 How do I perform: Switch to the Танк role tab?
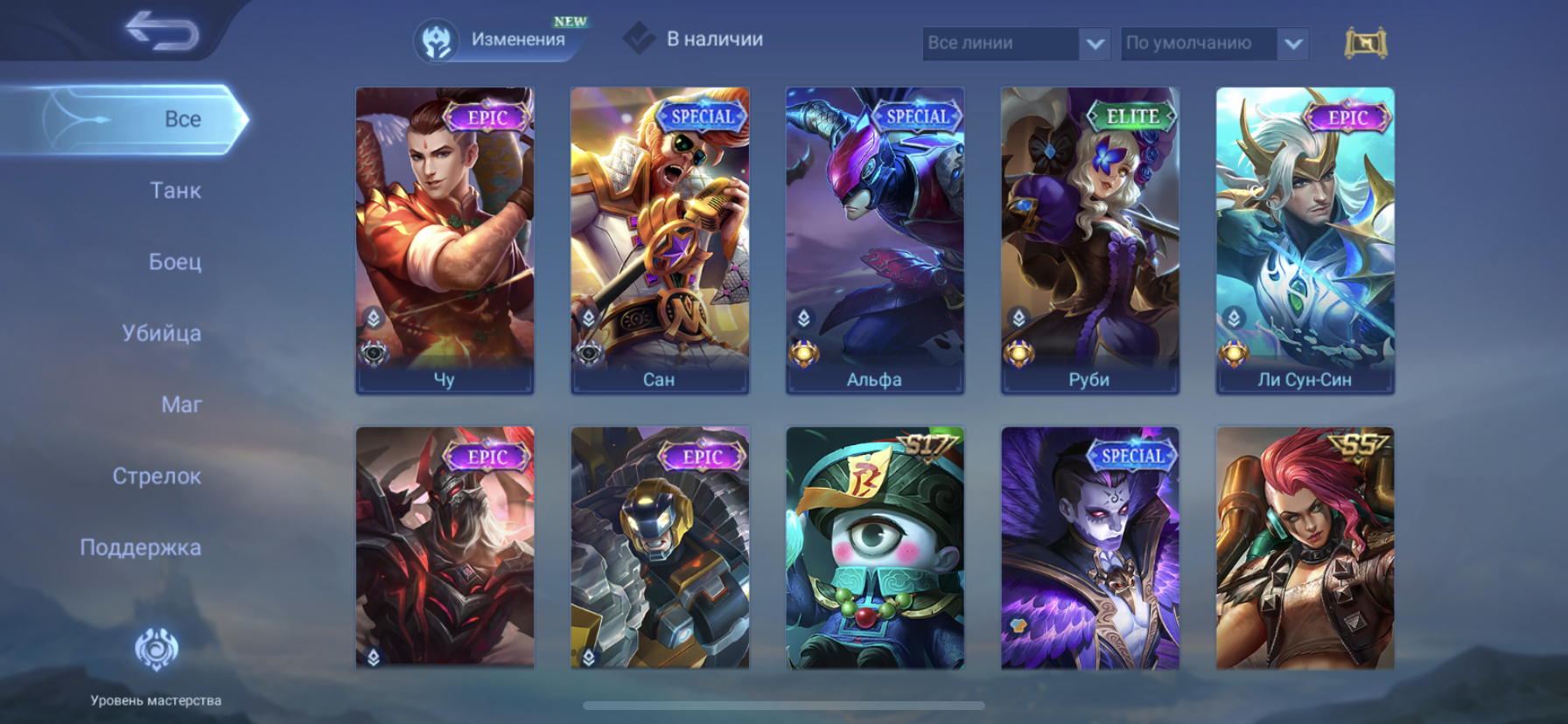point(175,191)
